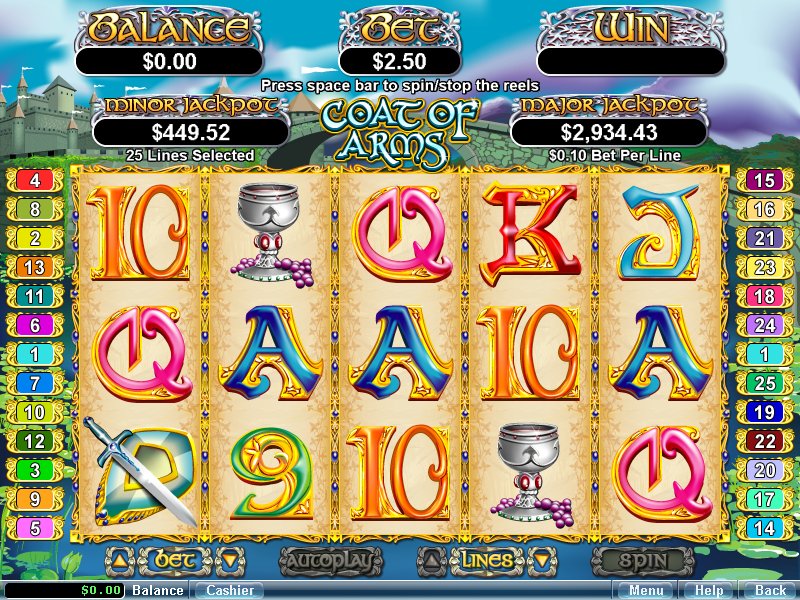Select payline number 14

coord(764,528)
